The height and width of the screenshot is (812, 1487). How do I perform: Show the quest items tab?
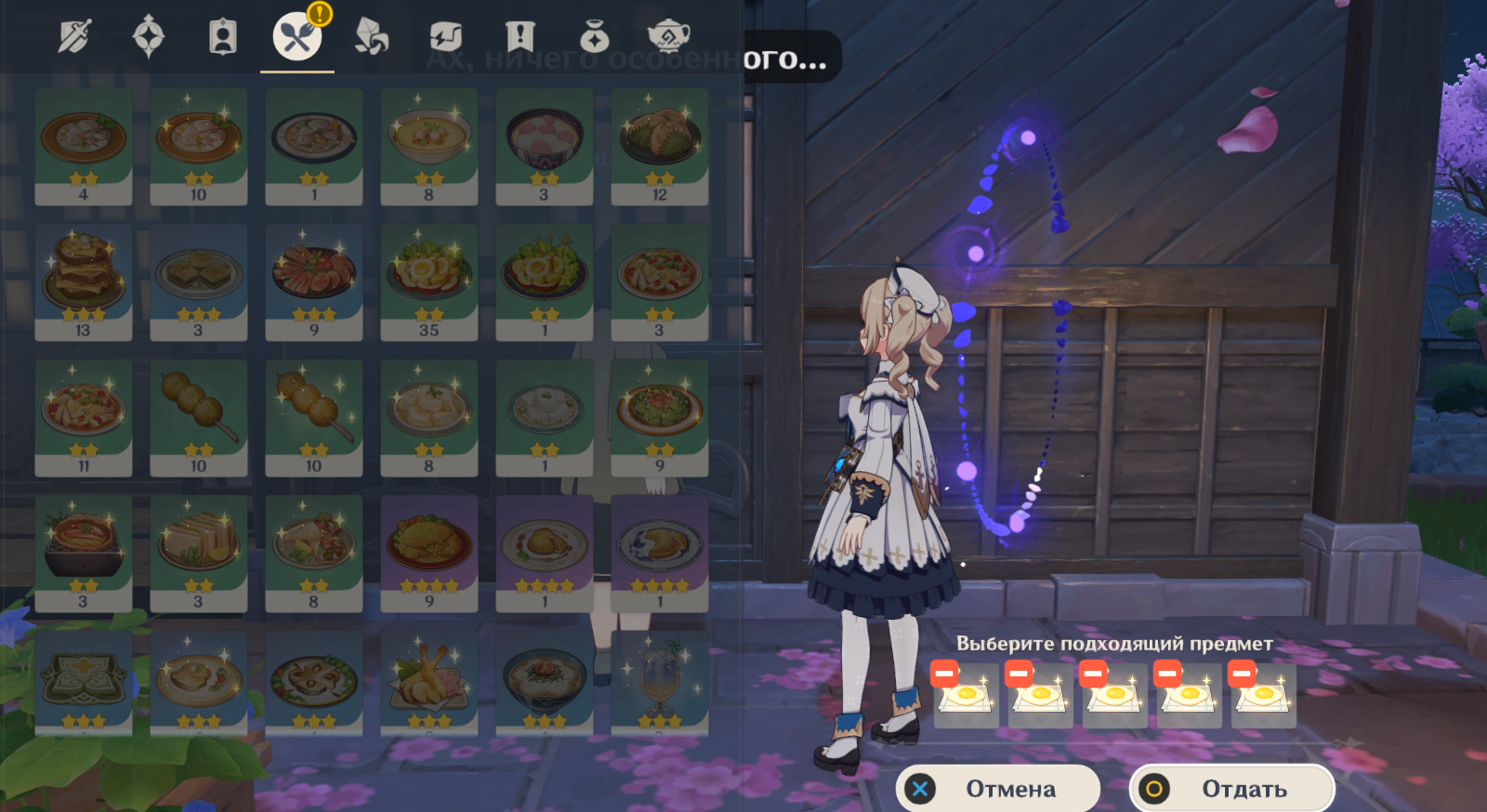coord(520,37)
